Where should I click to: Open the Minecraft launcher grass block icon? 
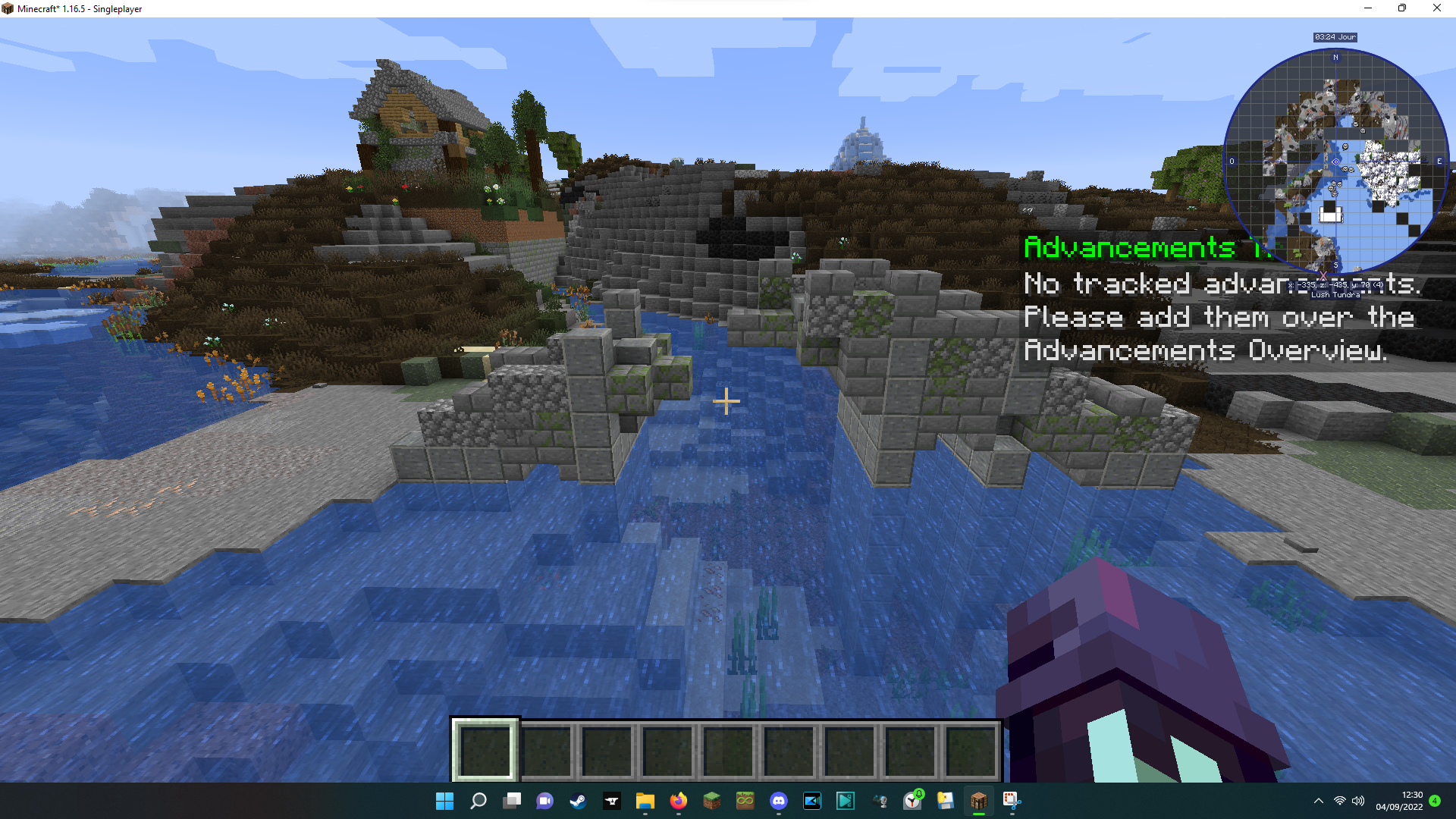(x=711, y=801)
